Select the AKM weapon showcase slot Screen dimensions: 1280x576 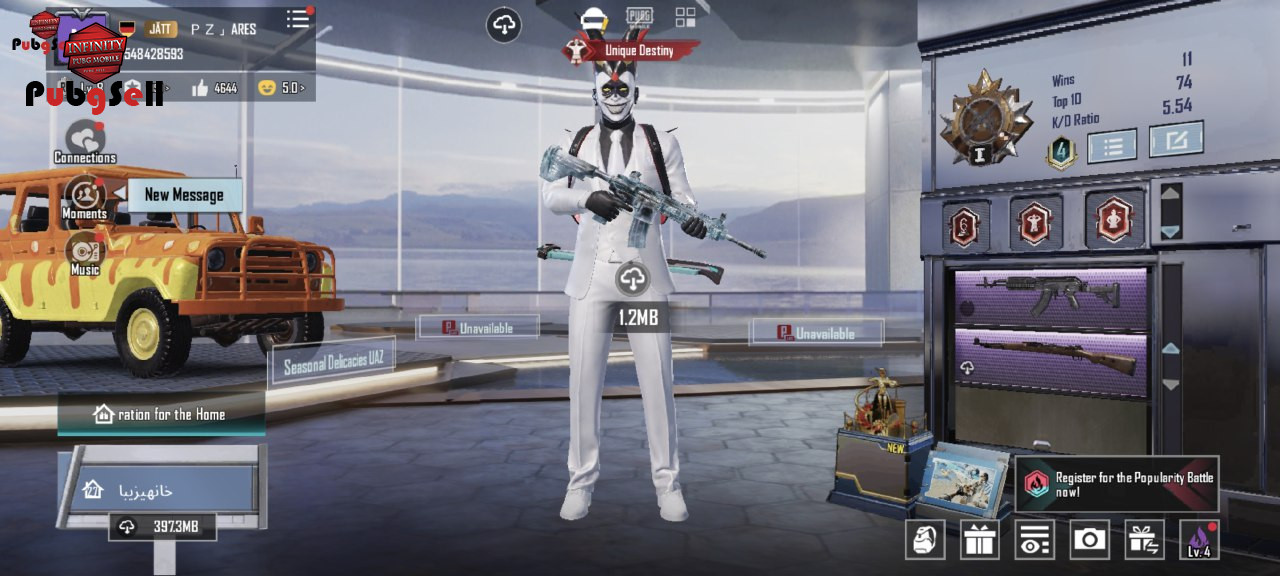tap(1050, 296)
